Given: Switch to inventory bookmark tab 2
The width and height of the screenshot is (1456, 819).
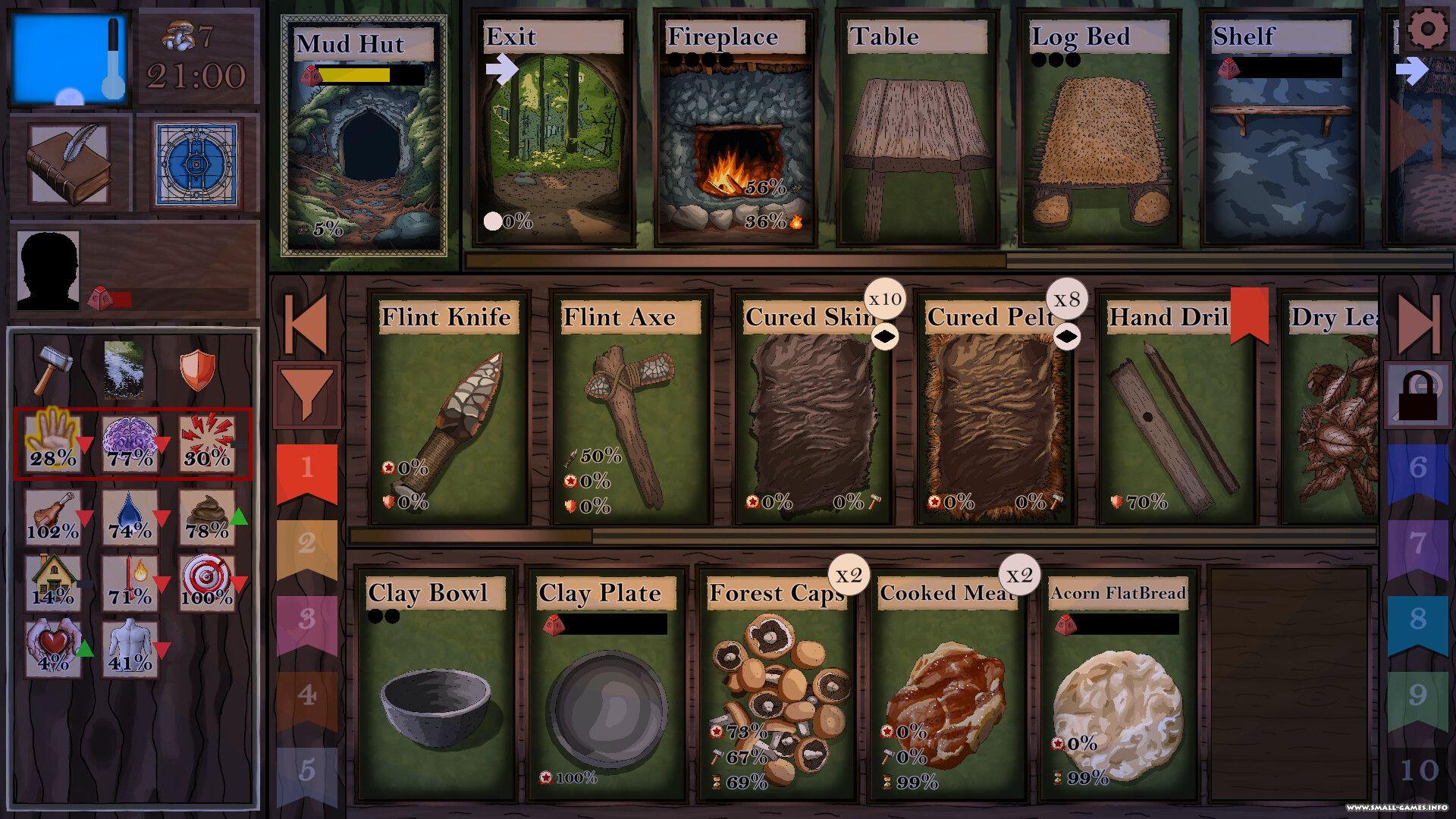Looking at the screenshot, I should [306, 544].
